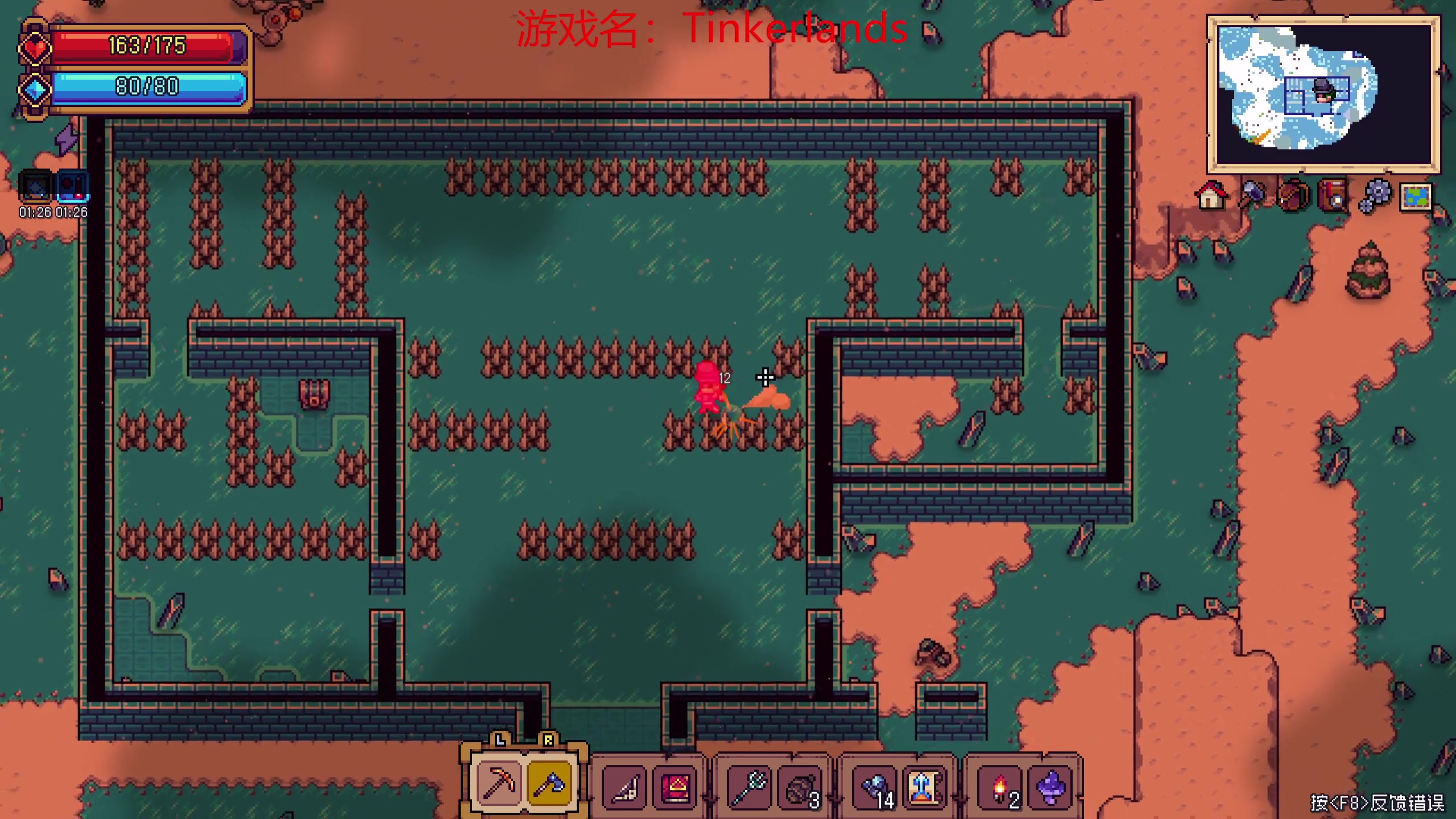Pick the blue ore stack of fourteen
The image size is (1456, 819).
(x=875, y=788)
